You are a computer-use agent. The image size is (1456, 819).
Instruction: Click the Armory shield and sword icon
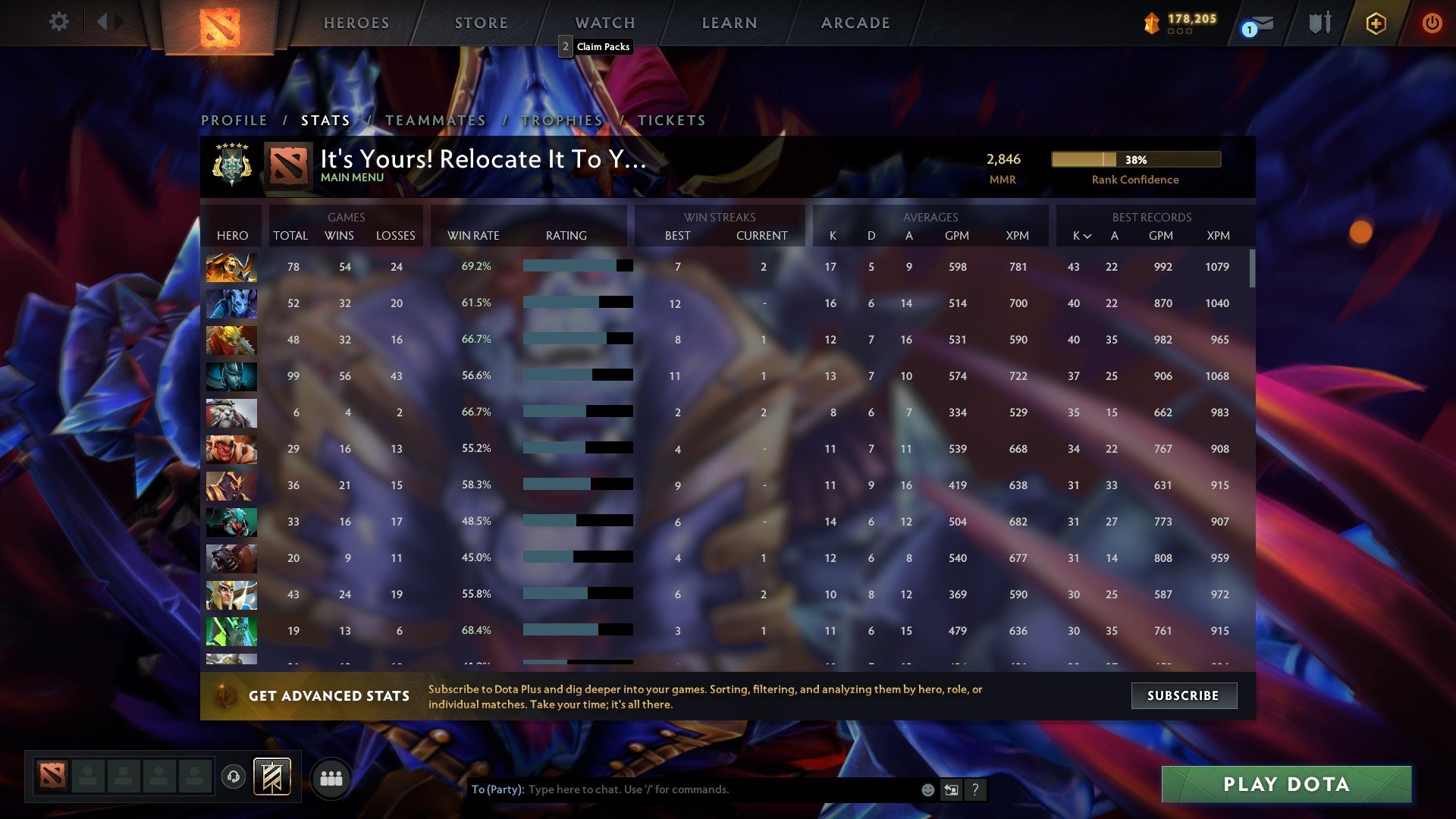1319,23
